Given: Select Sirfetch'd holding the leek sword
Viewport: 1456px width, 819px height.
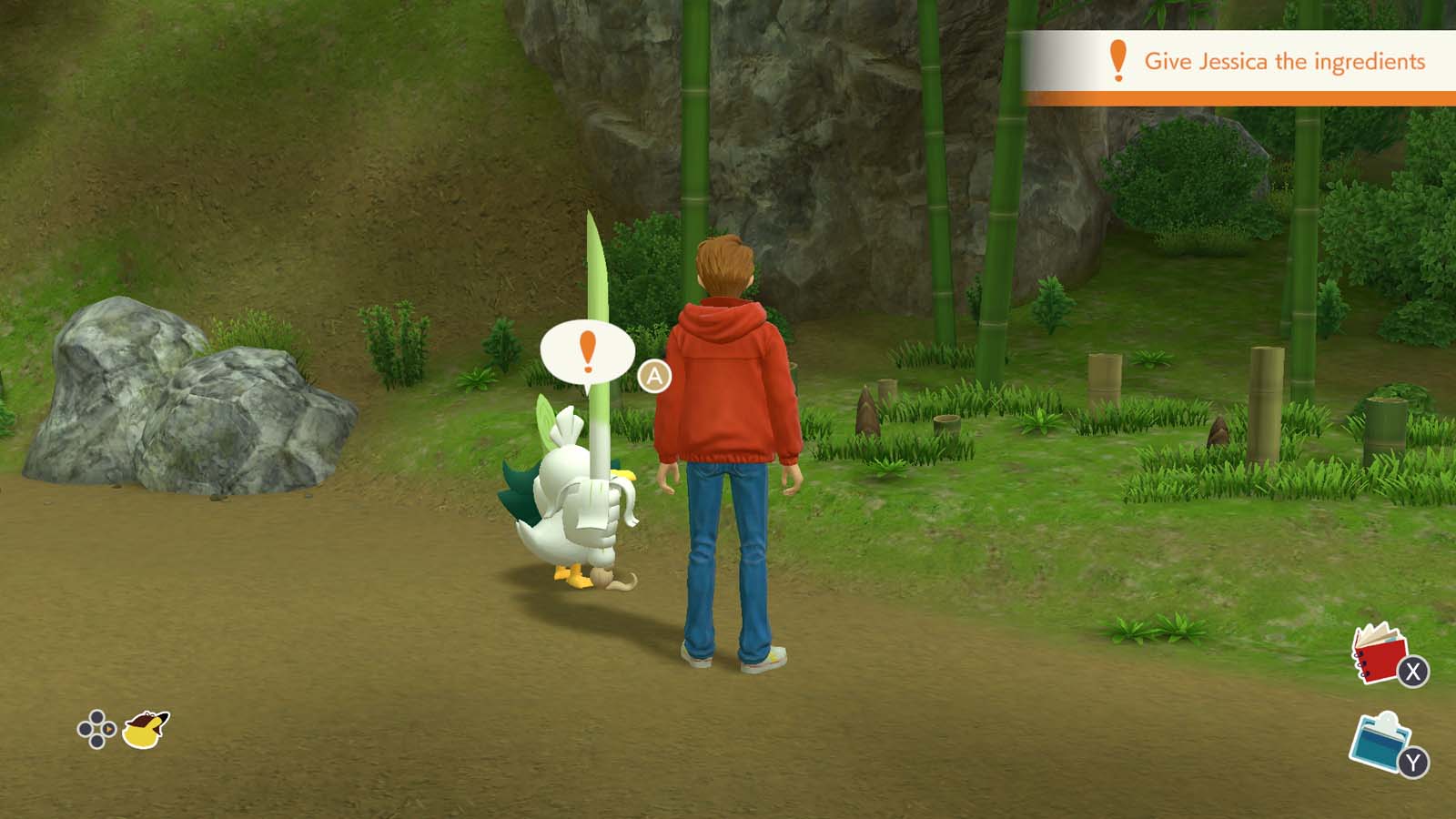Looking at the screenshot, I should coord(573,500).
